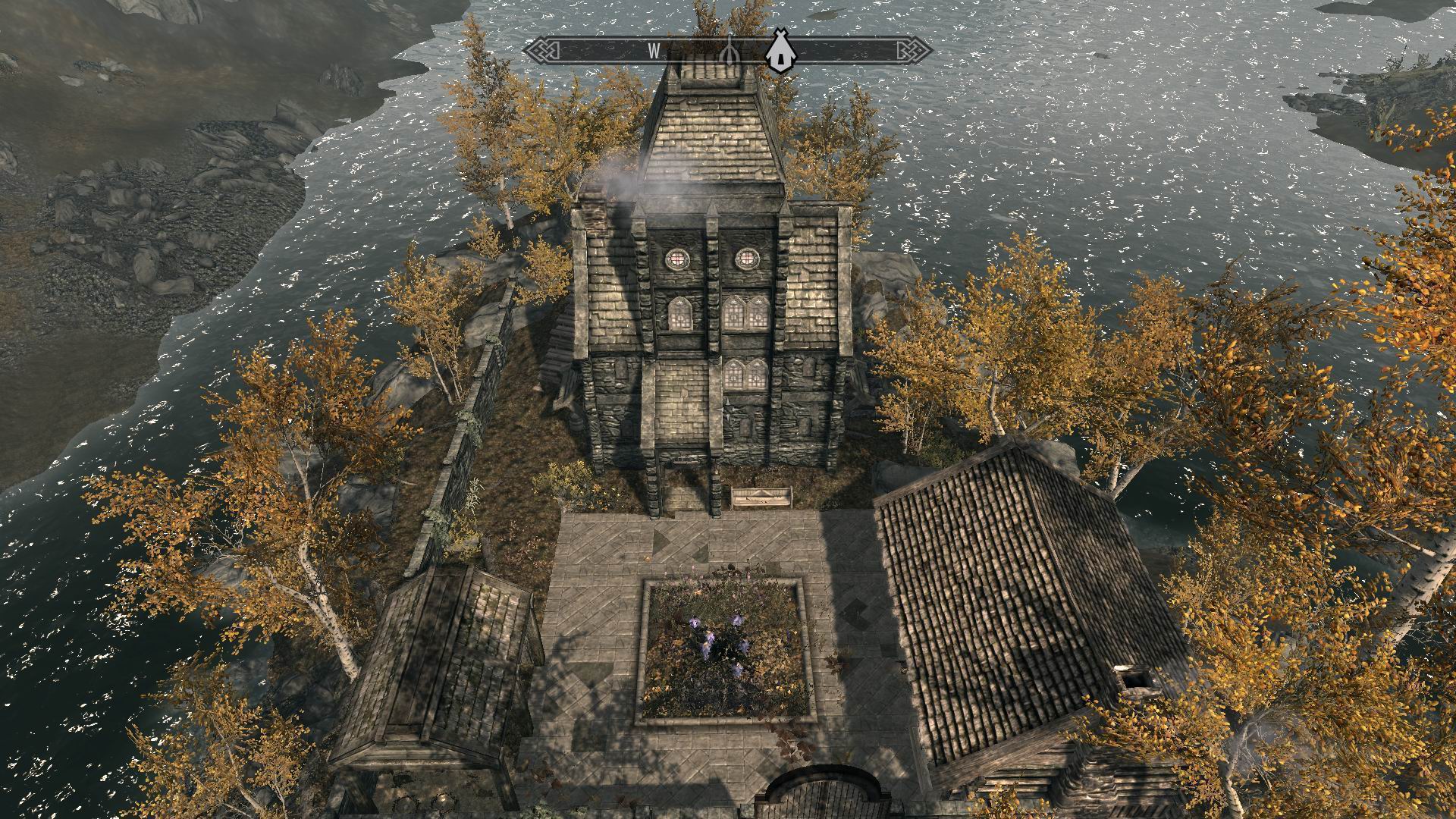Viewport: 1456px width, 819px height.
Task: Click the sign beside the manor door
Action: coord(758,497)
